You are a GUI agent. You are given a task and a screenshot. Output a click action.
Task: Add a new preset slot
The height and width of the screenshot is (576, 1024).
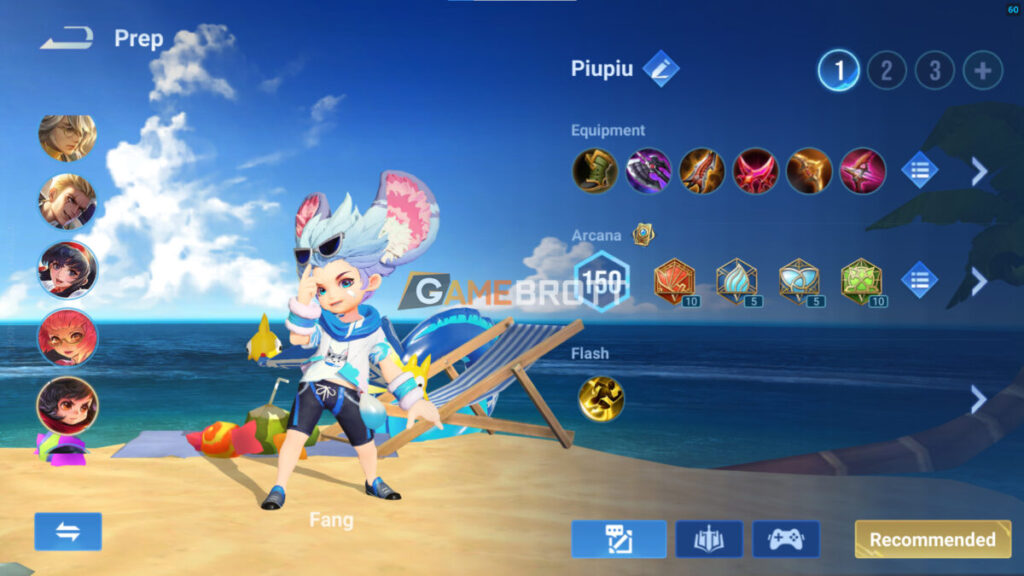982,70
